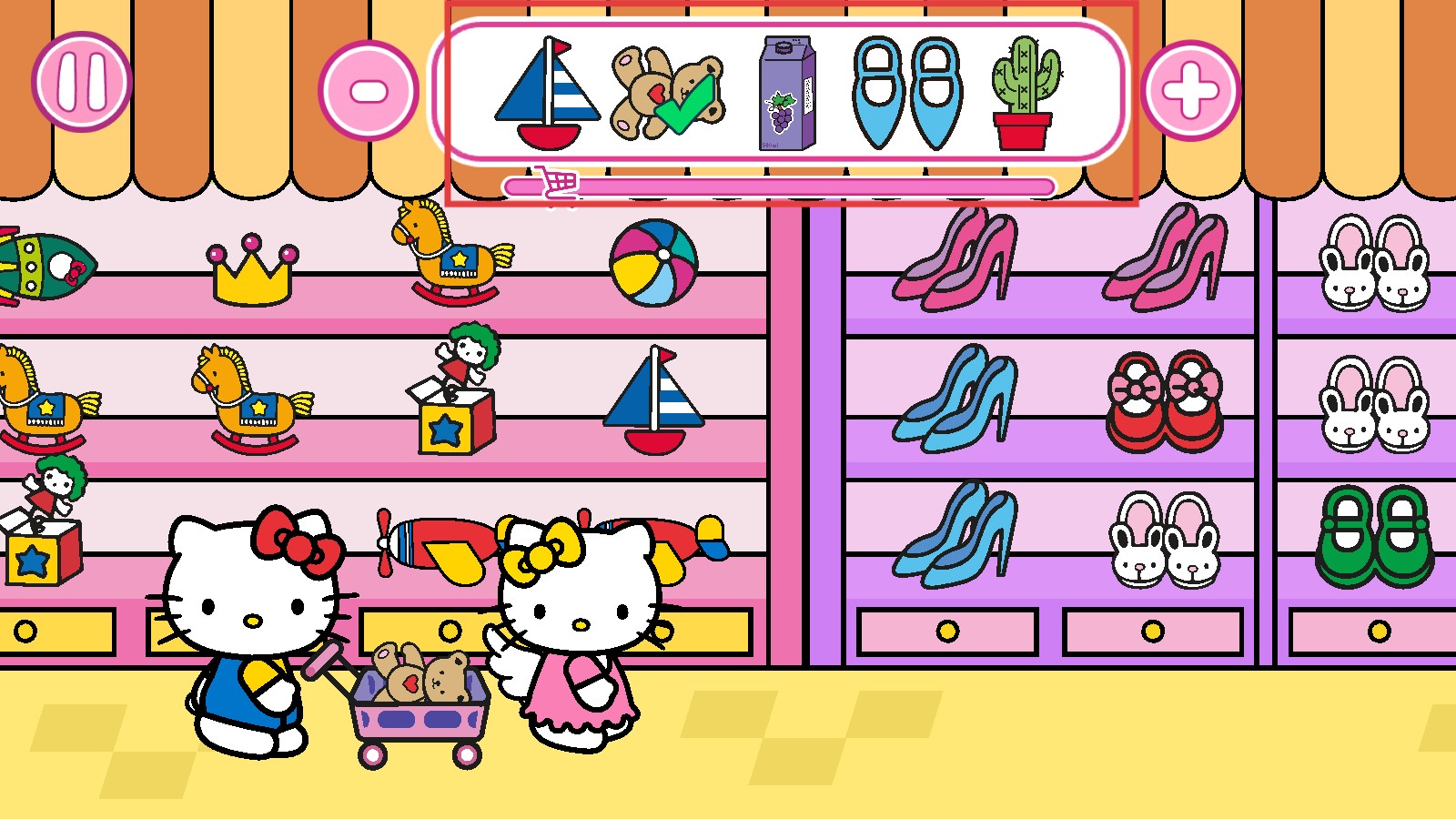Select the checked teddy bear list item
The width and height of the screenshot is (1456, 819).
point(667,94)
